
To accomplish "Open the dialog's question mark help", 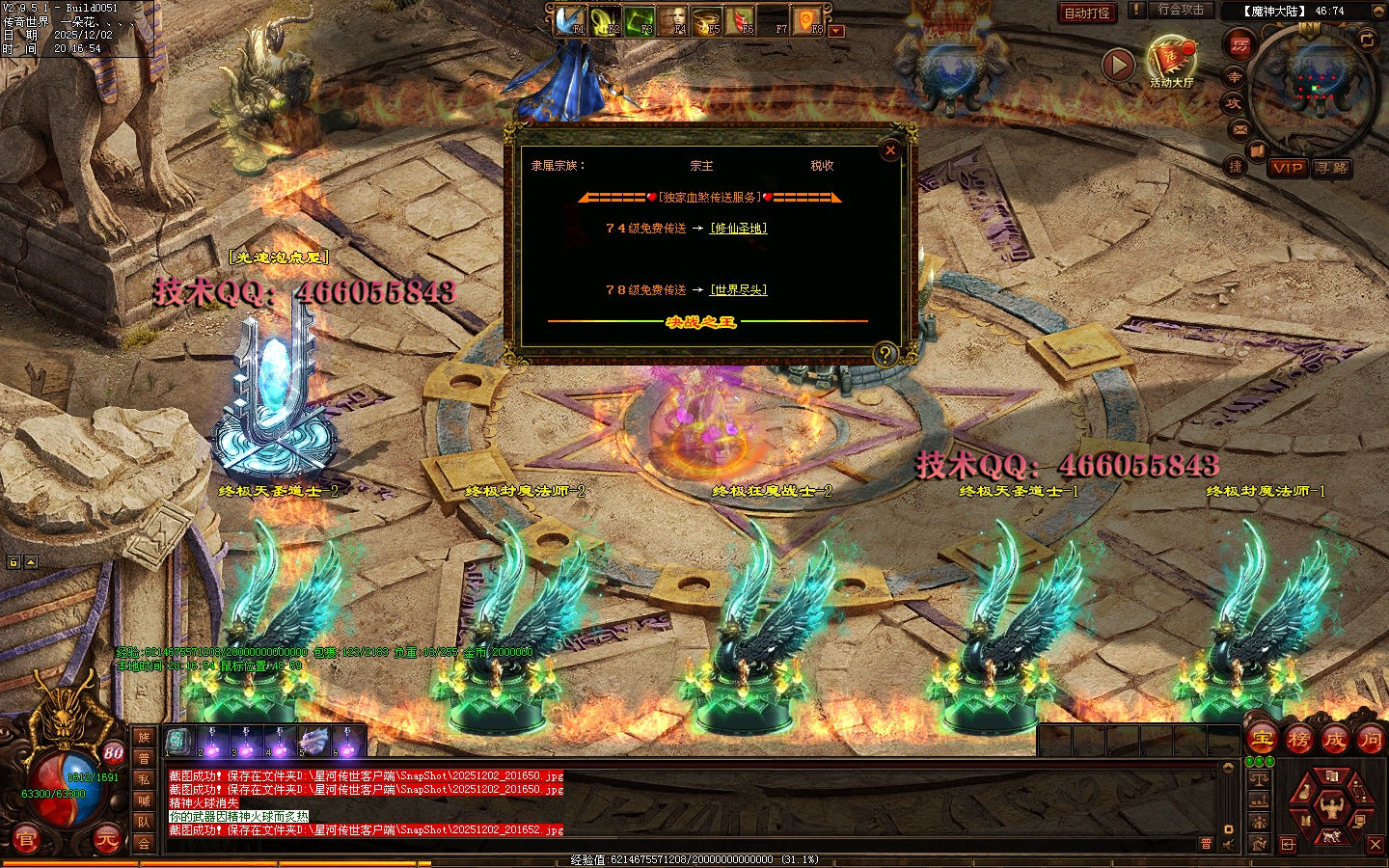I will (885, 354).
